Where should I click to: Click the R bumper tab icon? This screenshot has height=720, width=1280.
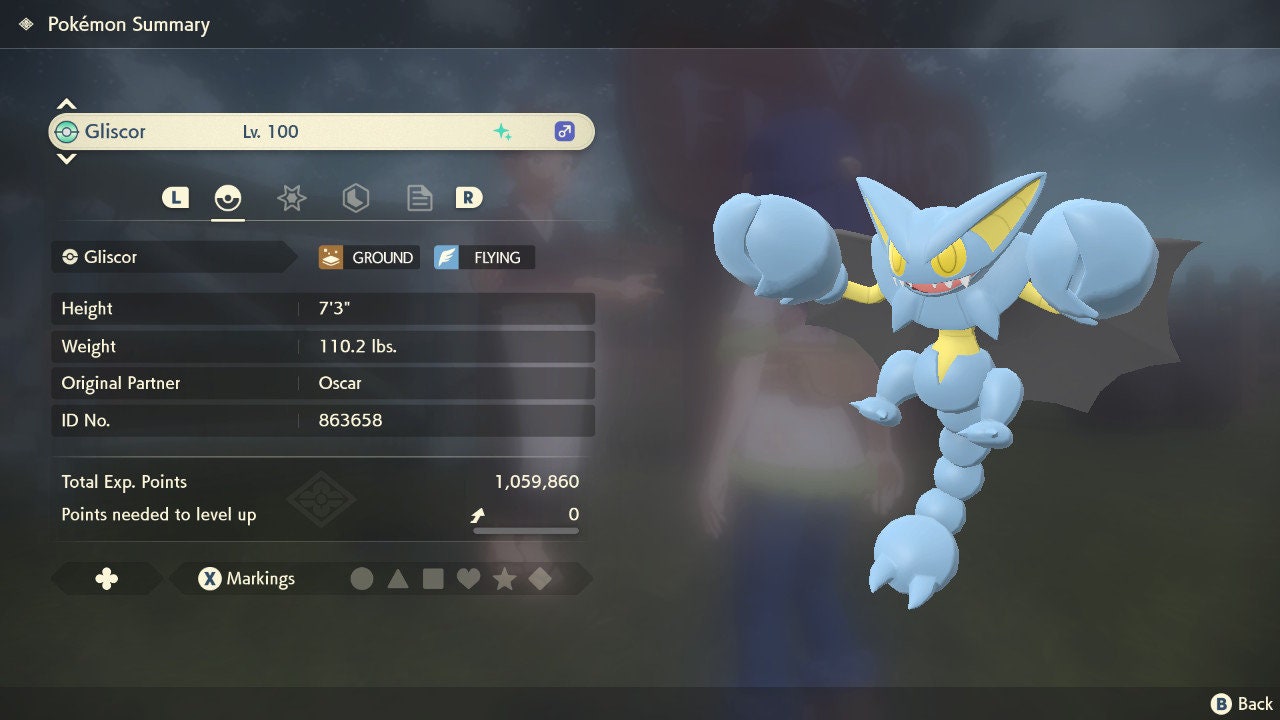click(467, 198)
